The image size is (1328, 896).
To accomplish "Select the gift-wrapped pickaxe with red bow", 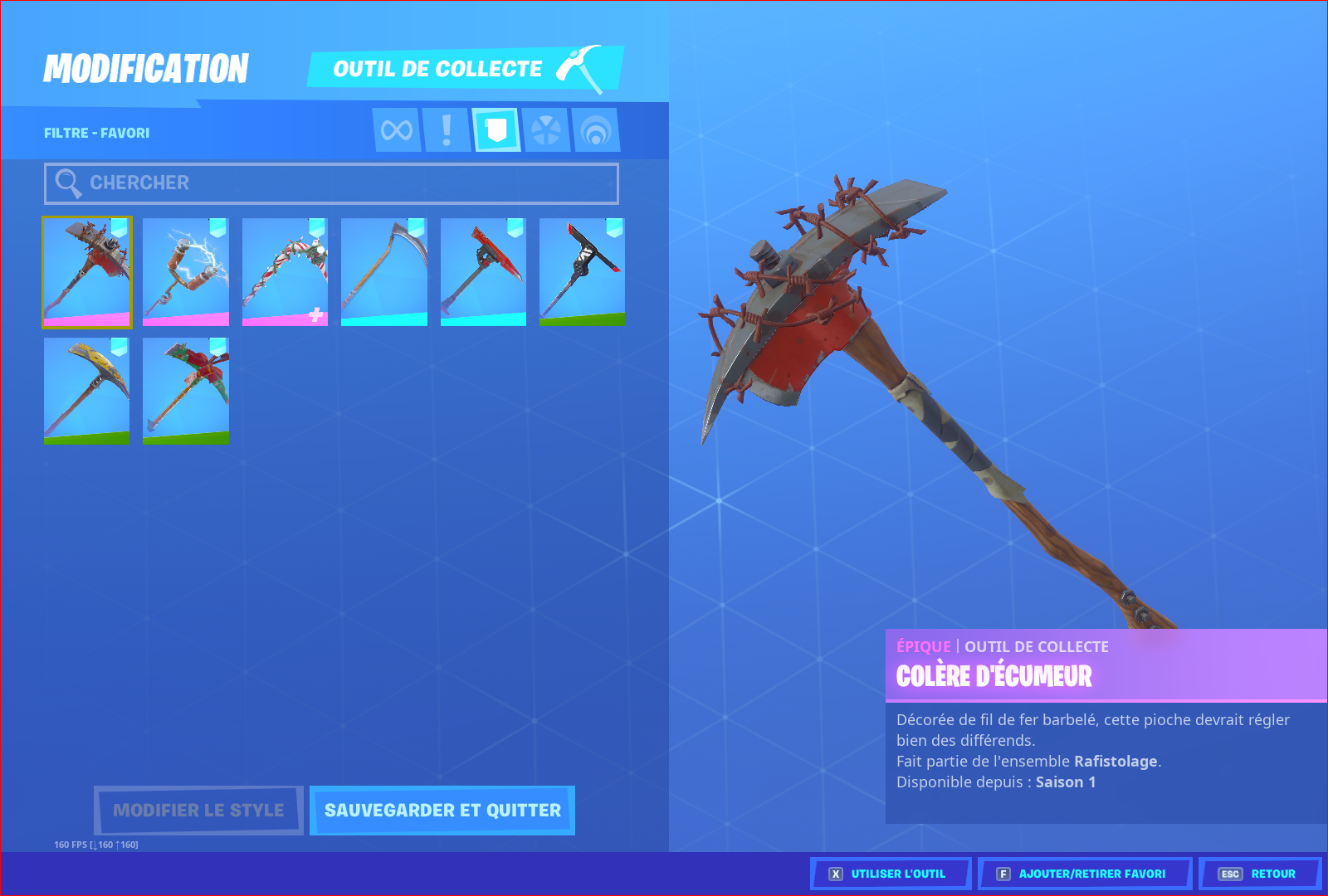I will [x=186, y=391].
